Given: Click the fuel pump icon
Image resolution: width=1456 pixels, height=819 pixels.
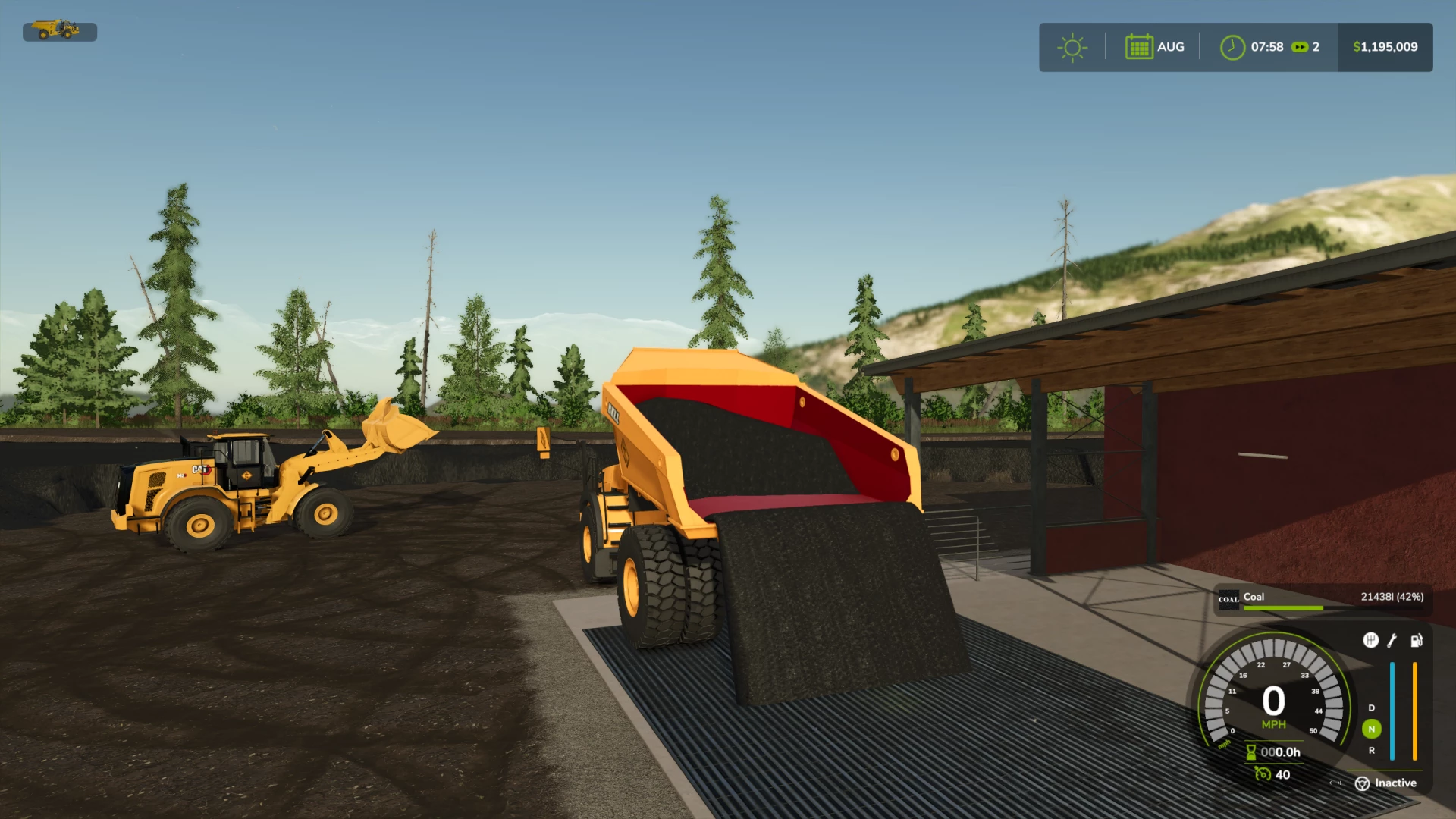Looking at the screenshot, I should point(1416,641).
